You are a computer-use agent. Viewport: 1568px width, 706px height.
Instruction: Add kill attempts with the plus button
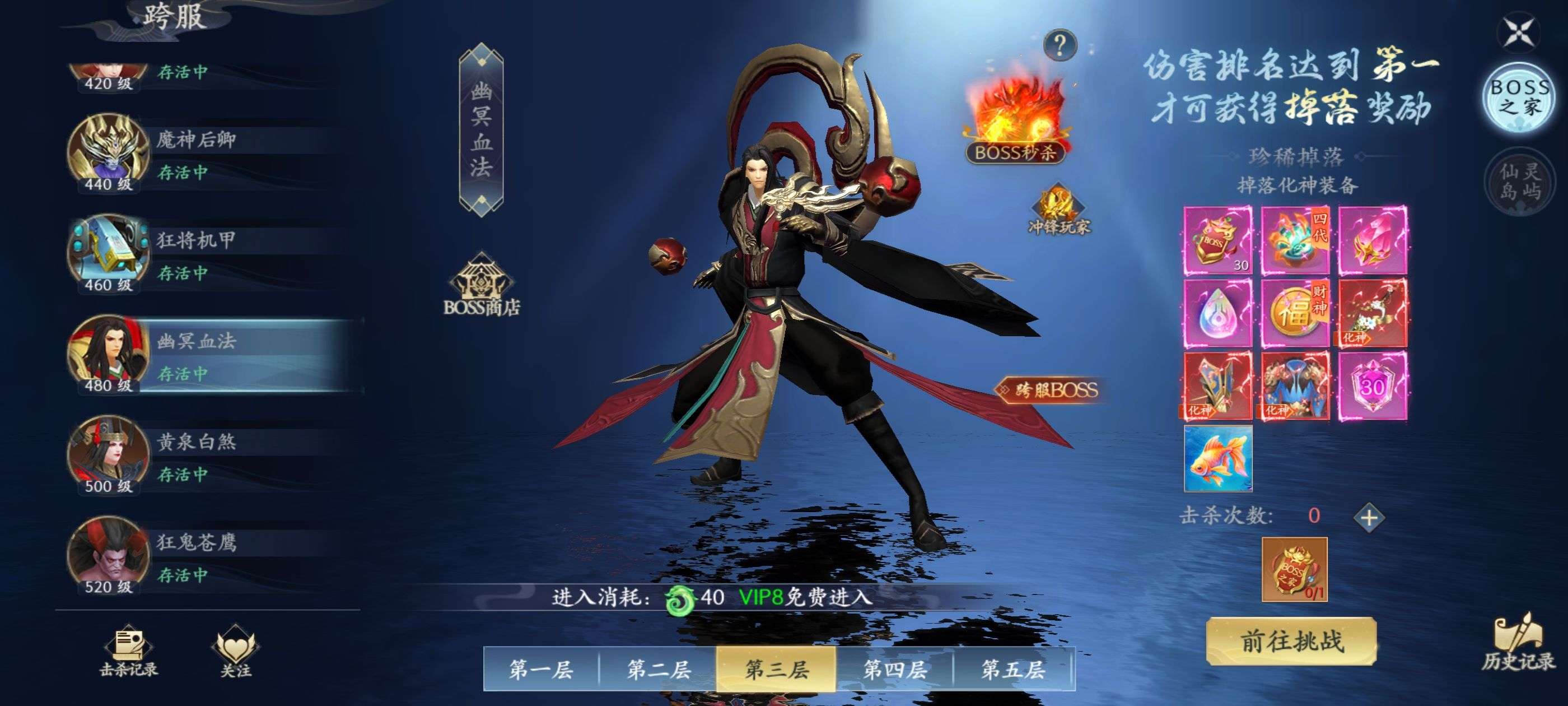[x=1369, y=518]
